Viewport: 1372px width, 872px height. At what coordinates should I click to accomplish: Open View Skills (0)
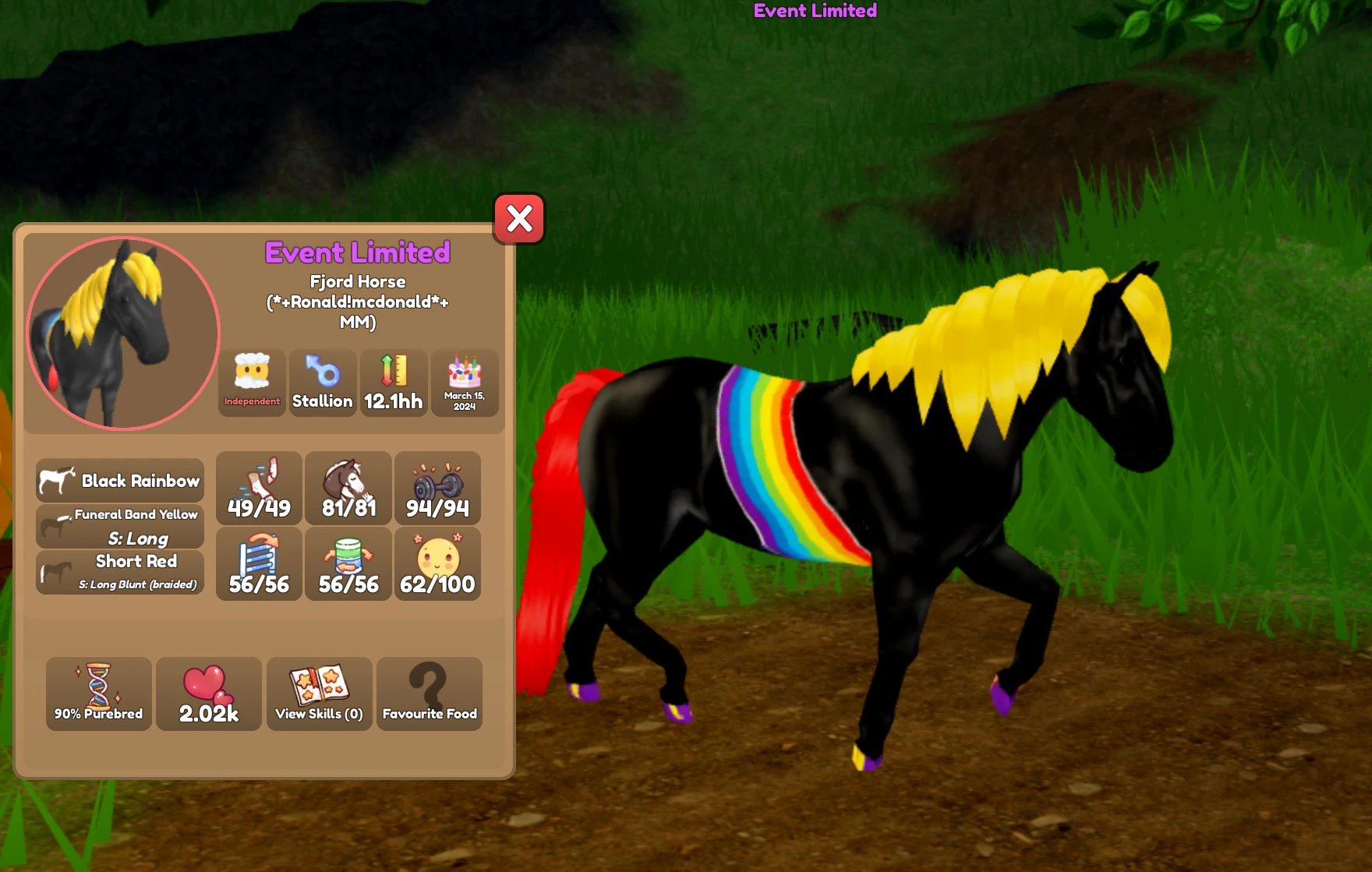pos(319,694)
